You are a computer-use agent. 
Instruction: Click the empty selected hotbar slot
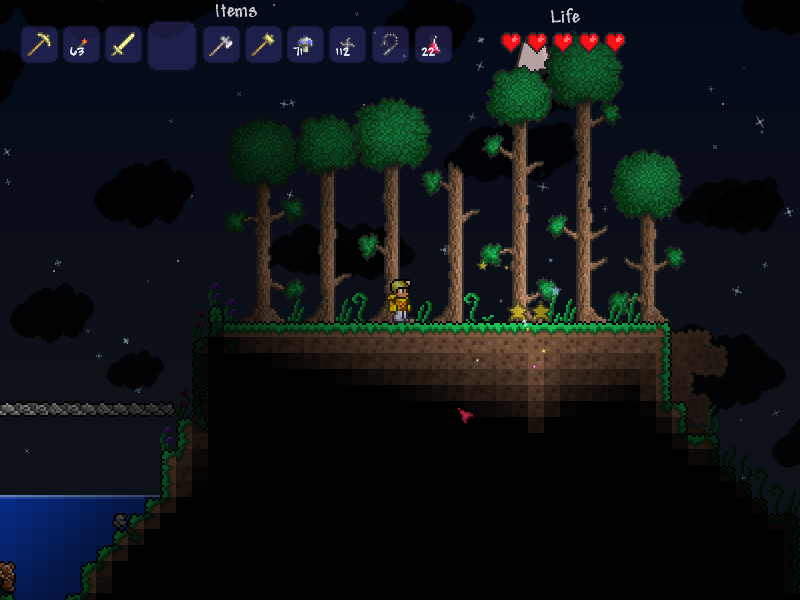(171, 46)
